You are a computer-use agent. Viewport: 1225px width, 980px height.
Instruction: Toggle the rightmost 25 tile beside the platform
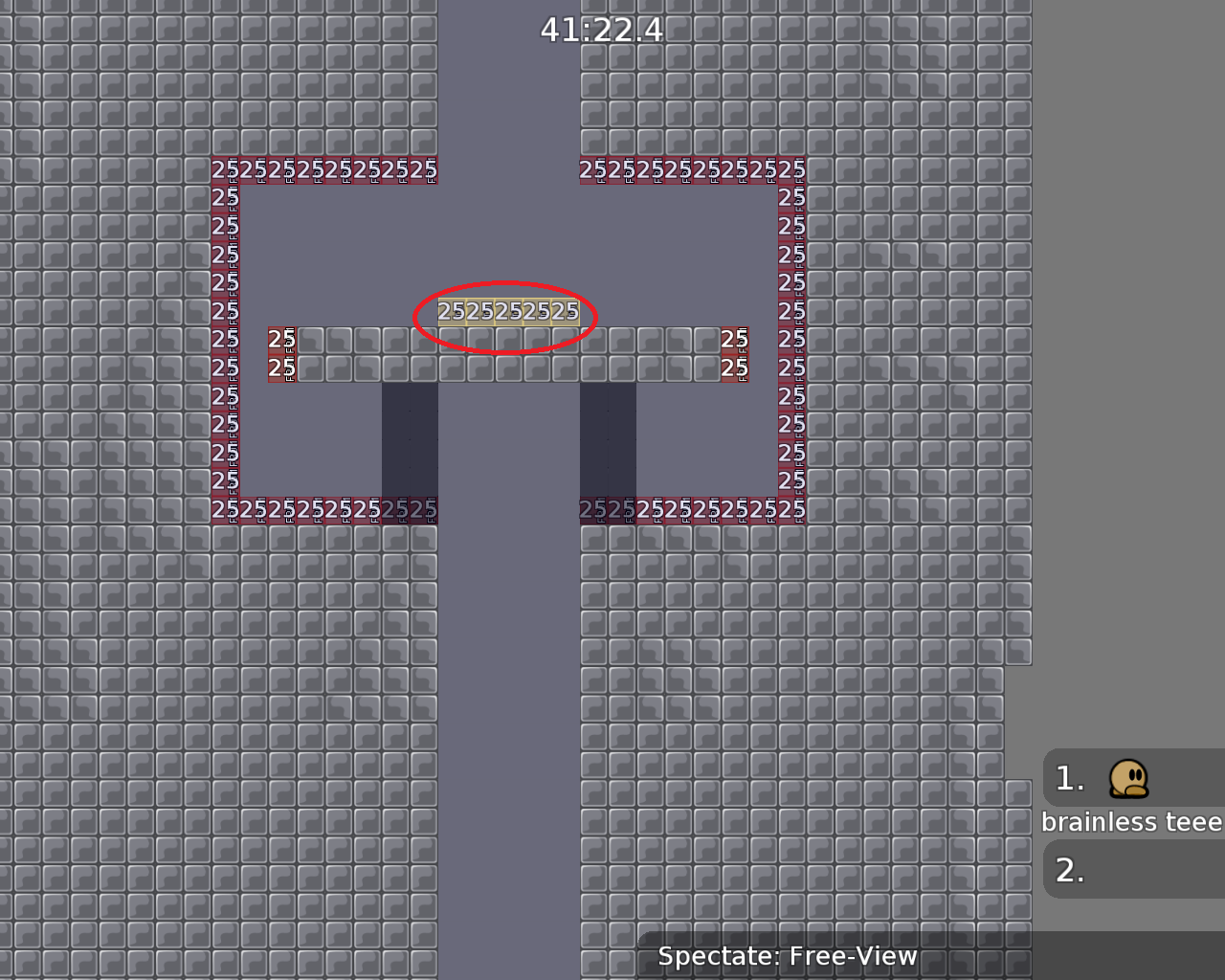pos(733,339)
